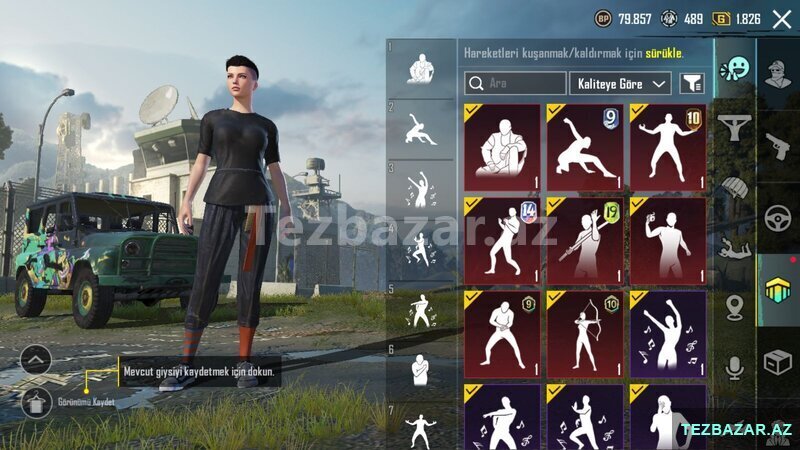
Task: Open the funnel filter options
Action: (x=691, y=84)
